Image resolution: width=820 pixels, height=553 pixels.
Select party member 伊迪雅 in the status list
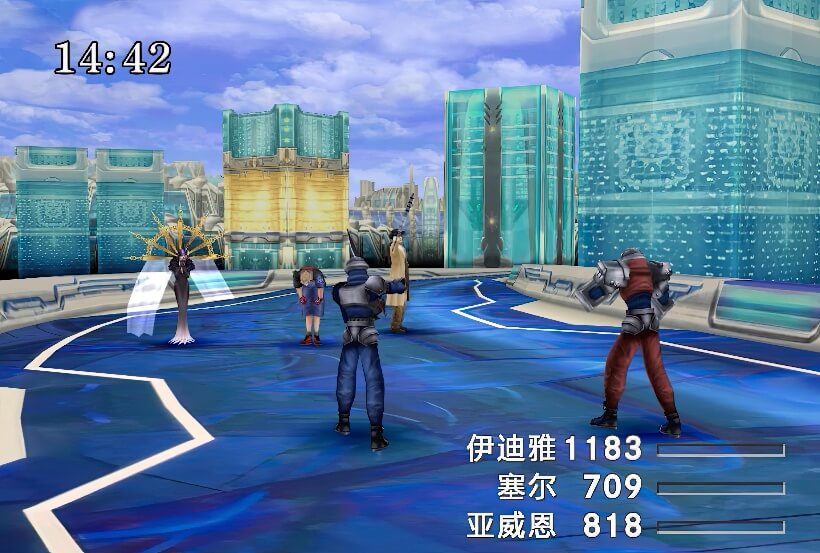(511, 449)
